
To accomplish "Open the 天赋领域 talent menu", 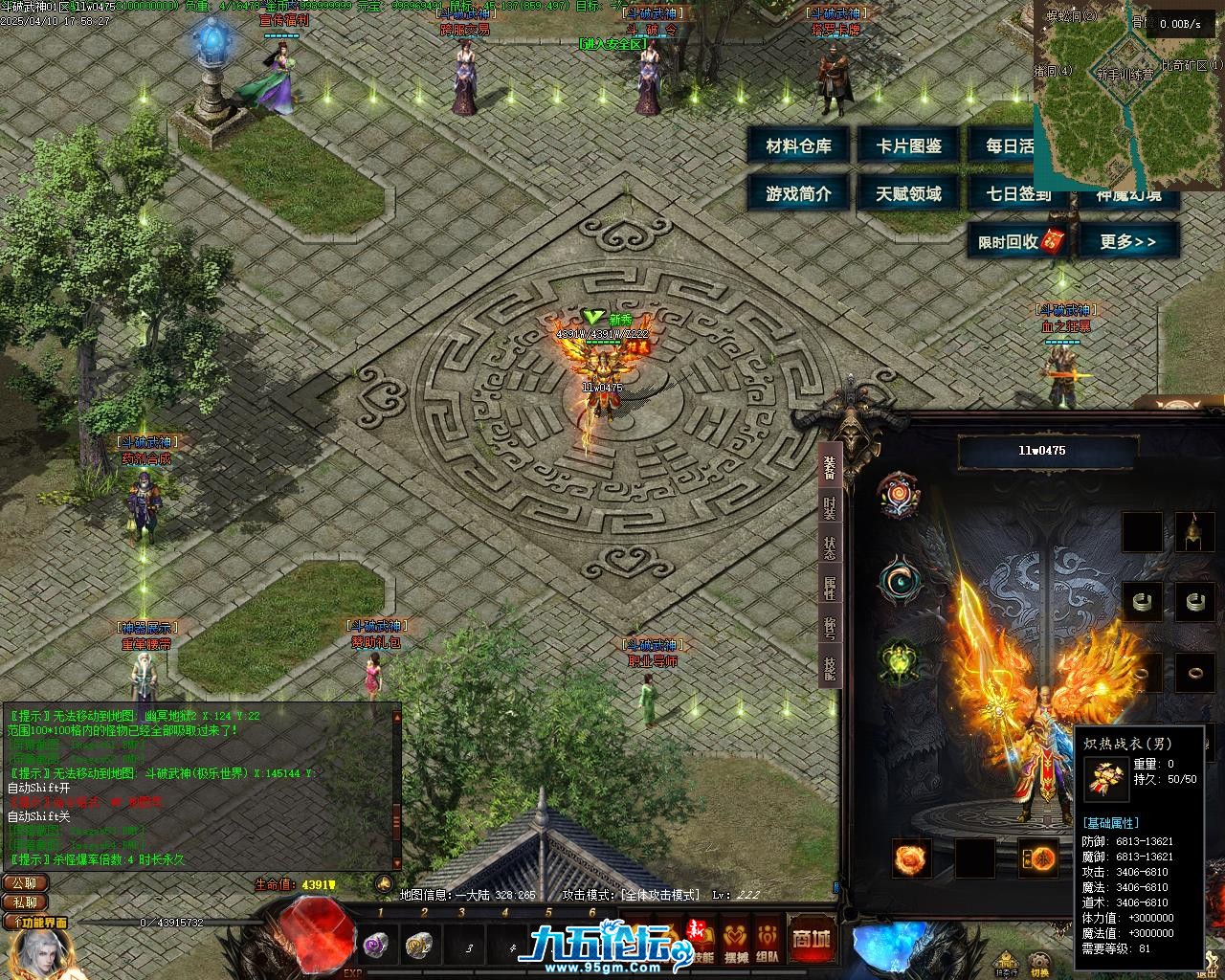I will tap(909, 193).
